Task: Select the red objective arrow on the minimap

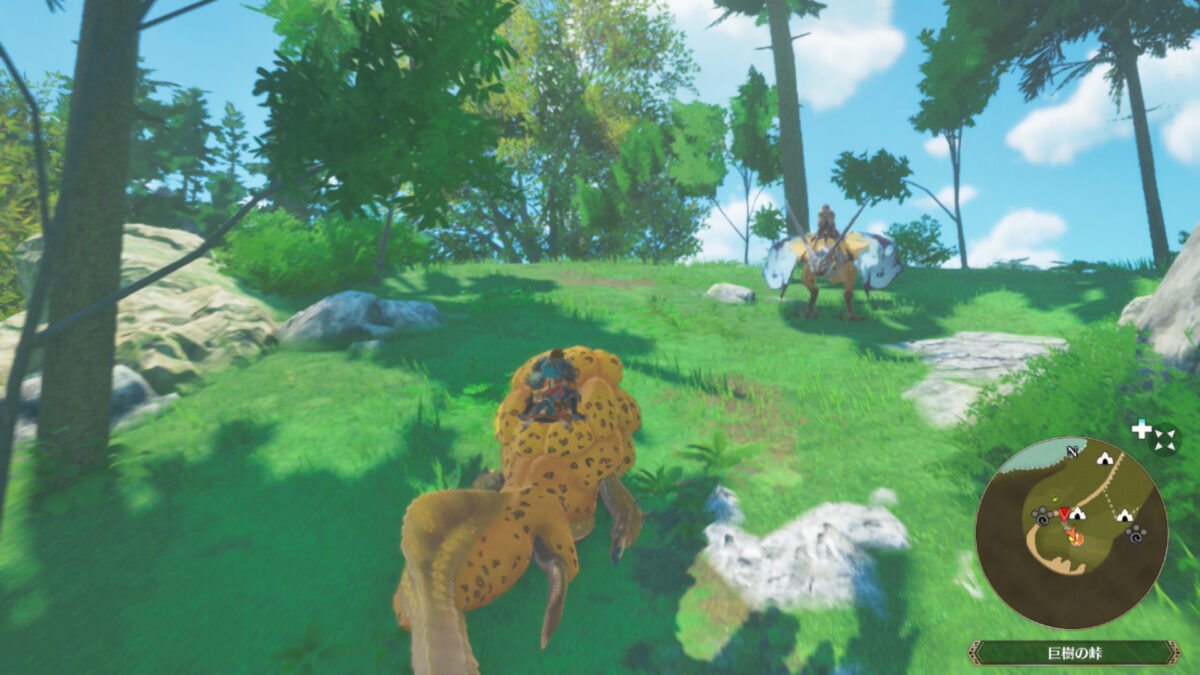Action: 1064,514
